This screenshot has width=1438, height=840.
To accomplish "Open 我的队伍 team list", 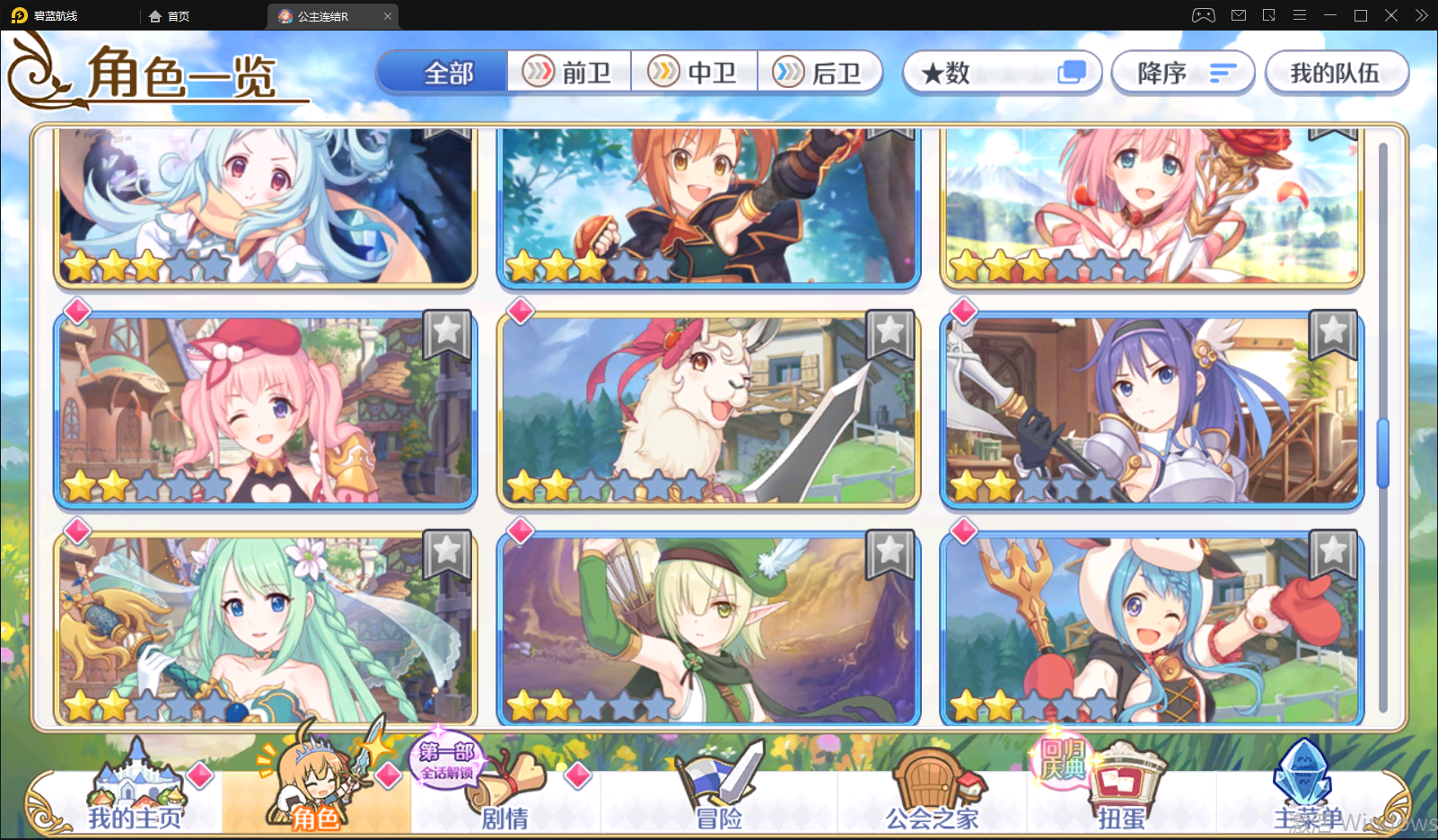I will pos(1337,72).
